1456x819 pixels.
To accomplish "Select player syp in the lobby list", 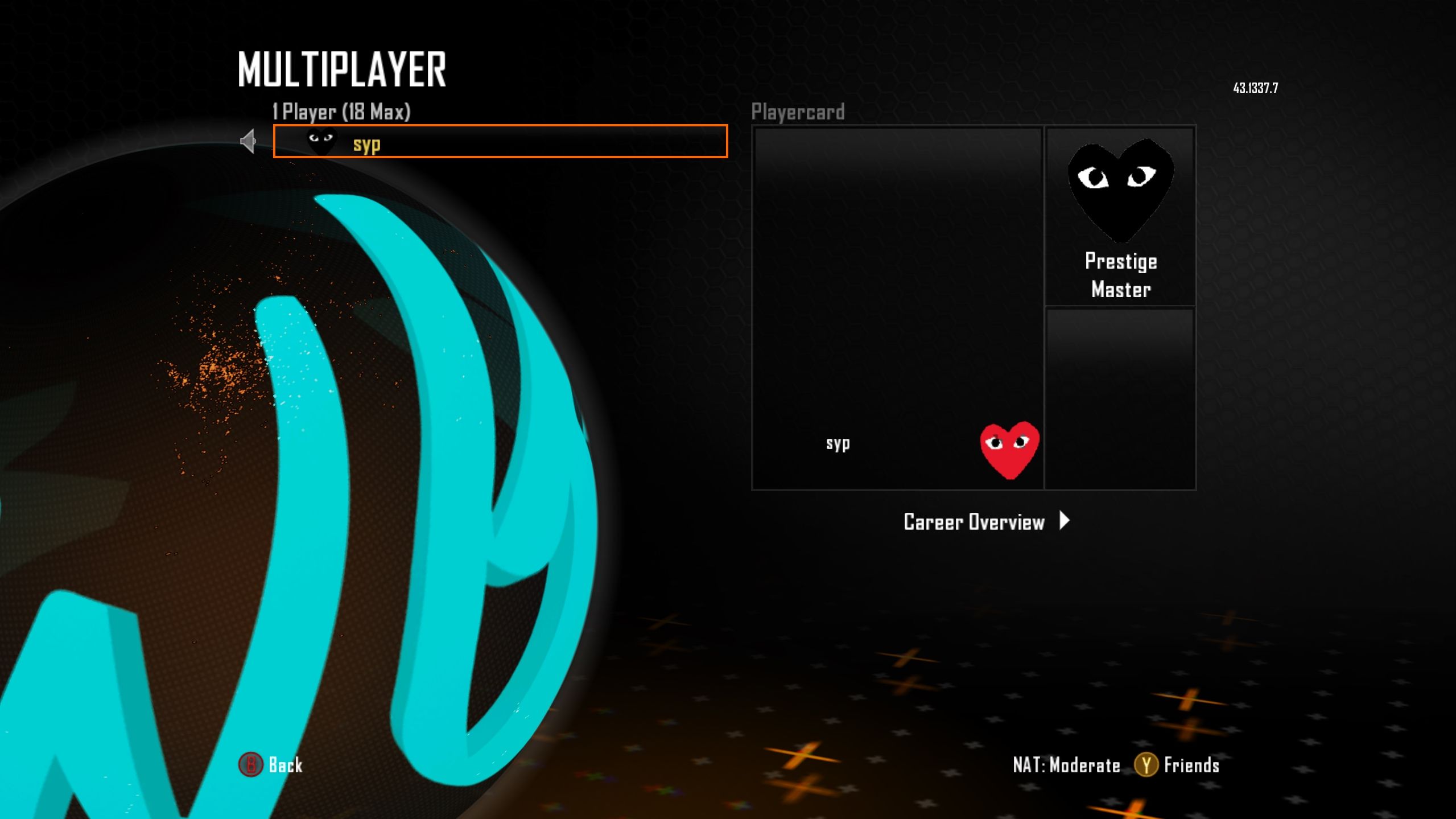I will 500,141.
